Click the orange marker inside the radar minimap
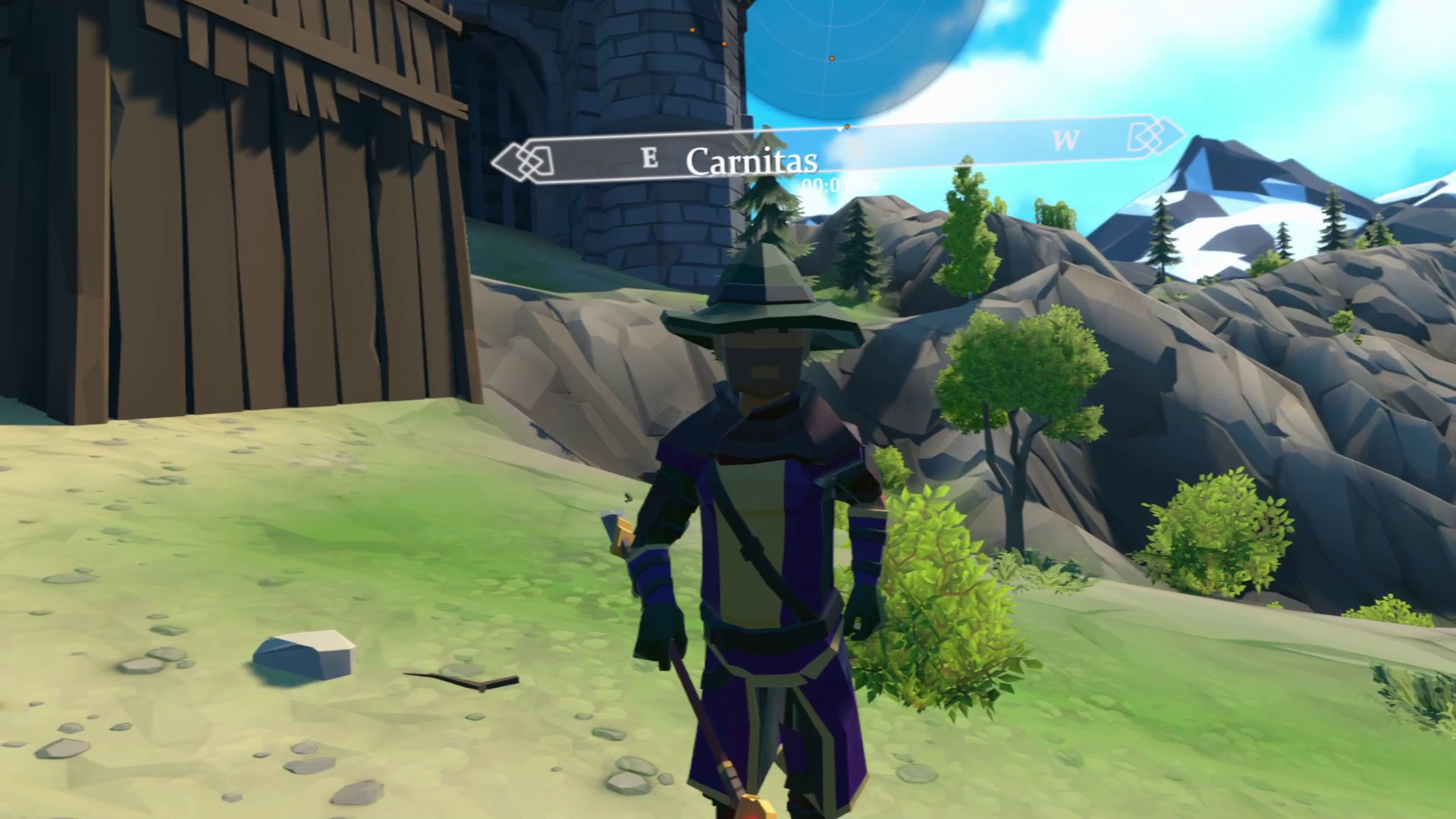This screenshot has height=819, width=1456. pos(833,58)
